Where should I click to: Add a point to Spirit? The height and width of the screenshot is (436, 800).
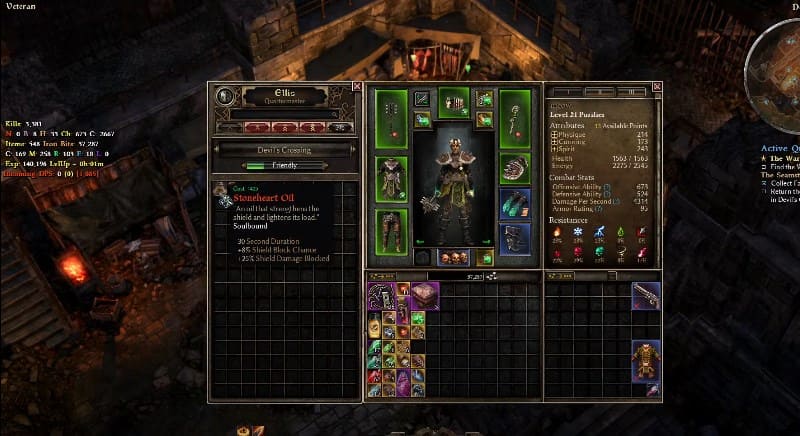[x=555, y=149]
